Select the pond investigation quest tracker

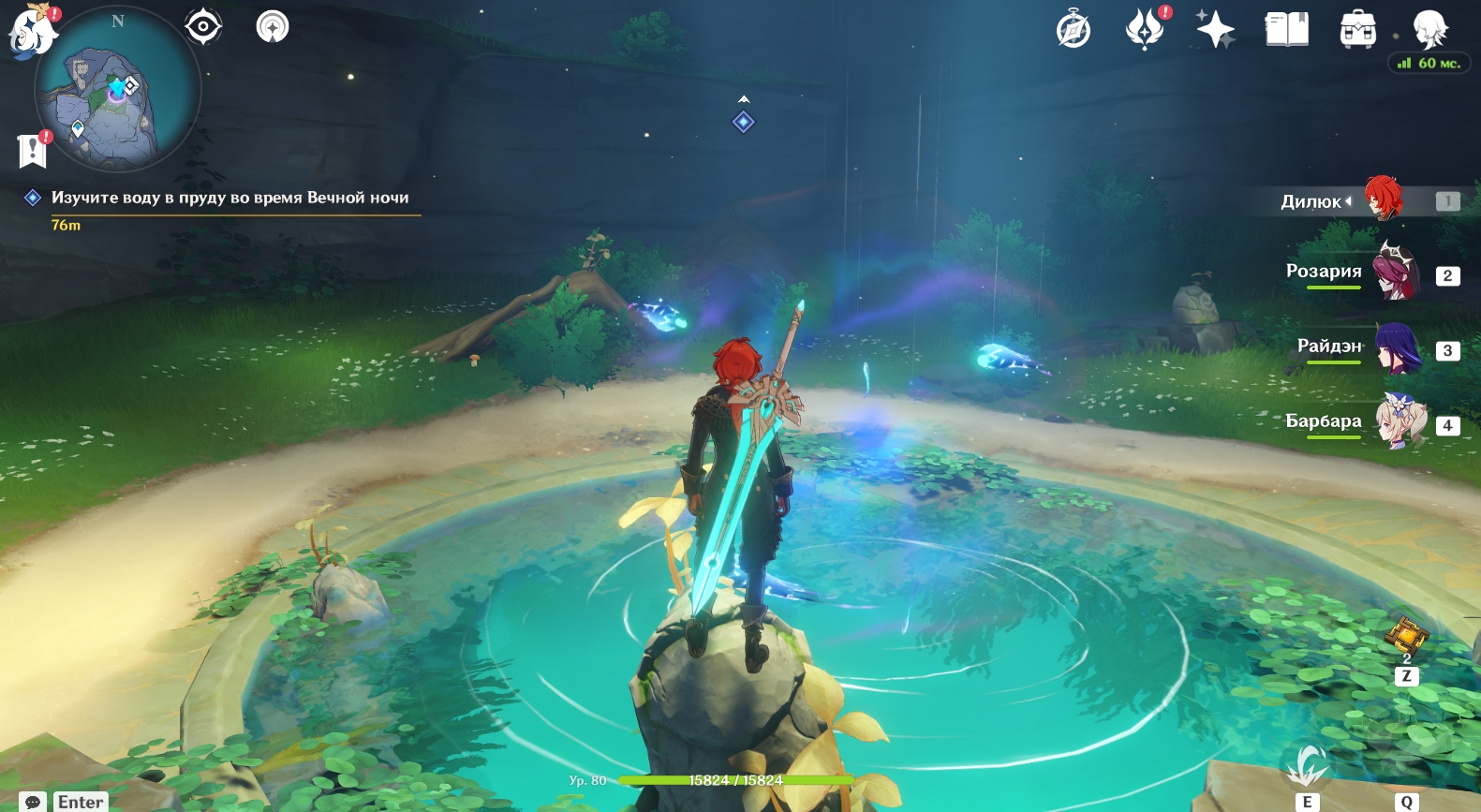pos(230,198)
